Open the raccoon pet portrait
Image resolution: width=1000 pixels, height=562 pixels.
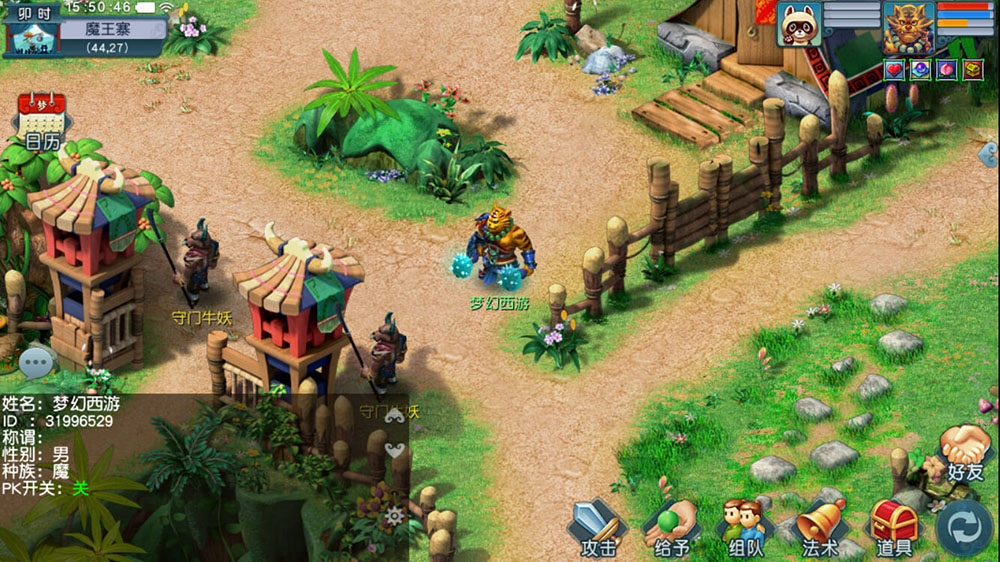pos(799,24)
